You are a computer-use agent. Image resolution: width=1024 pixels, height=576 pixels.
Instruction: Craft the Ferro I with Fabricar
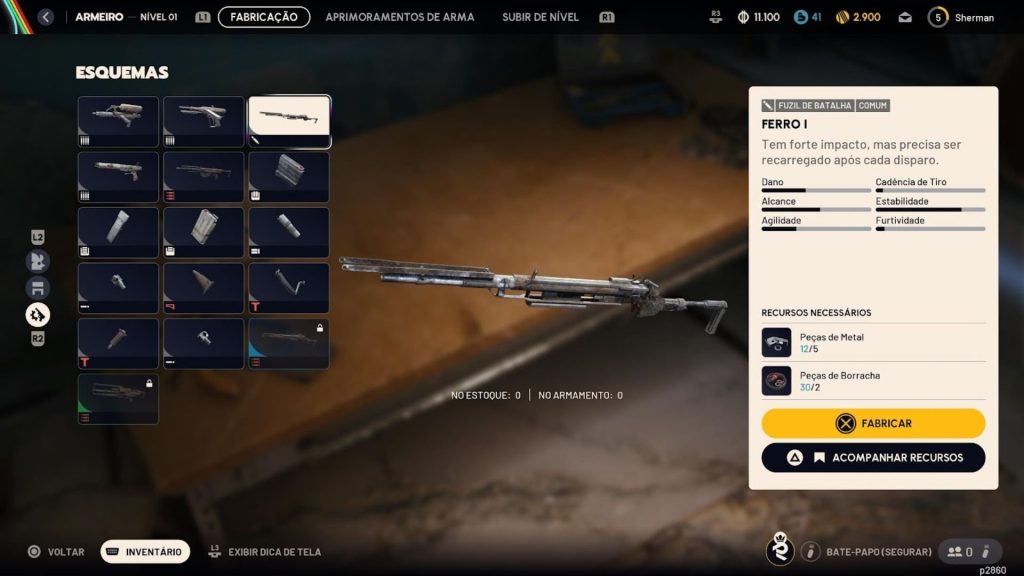pyautogui.click(x=873, y=423)
